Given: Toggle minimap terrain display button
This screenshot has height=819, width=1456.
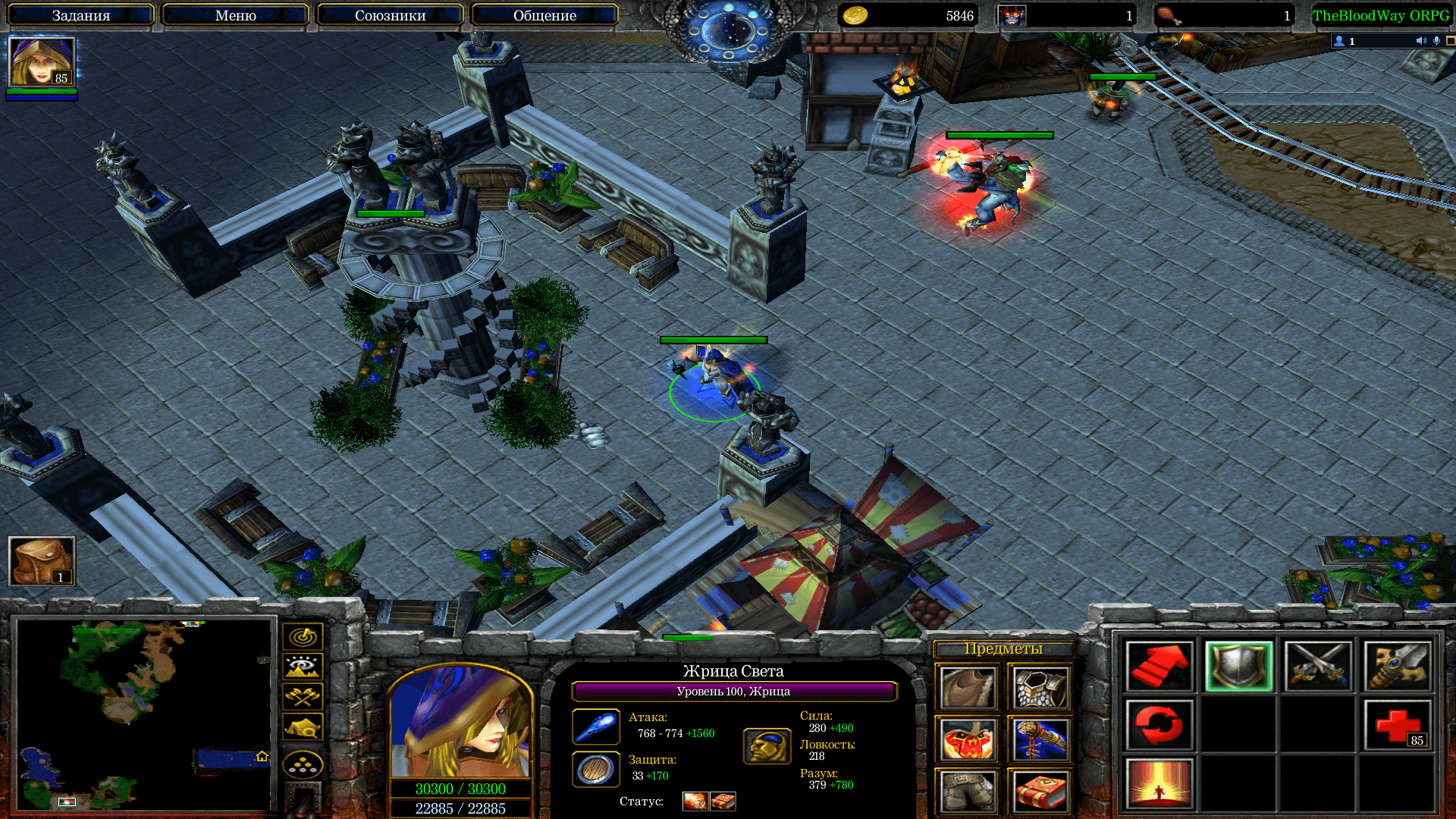Looking at the screenshot, I should [303, 667].
